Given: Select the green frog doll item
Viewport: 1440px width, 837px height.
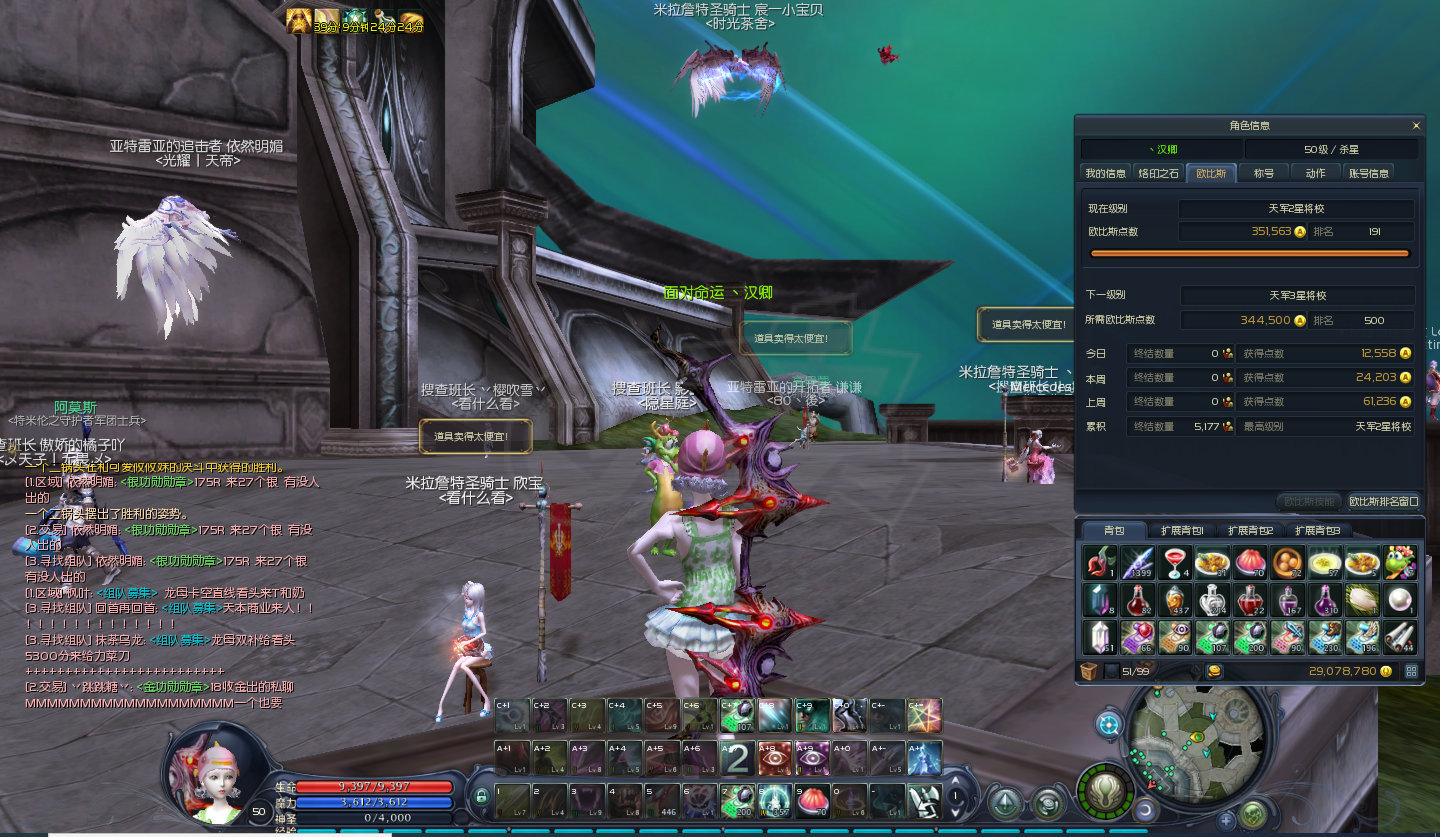Looking at the screenshot, I should pos(1401,563).
